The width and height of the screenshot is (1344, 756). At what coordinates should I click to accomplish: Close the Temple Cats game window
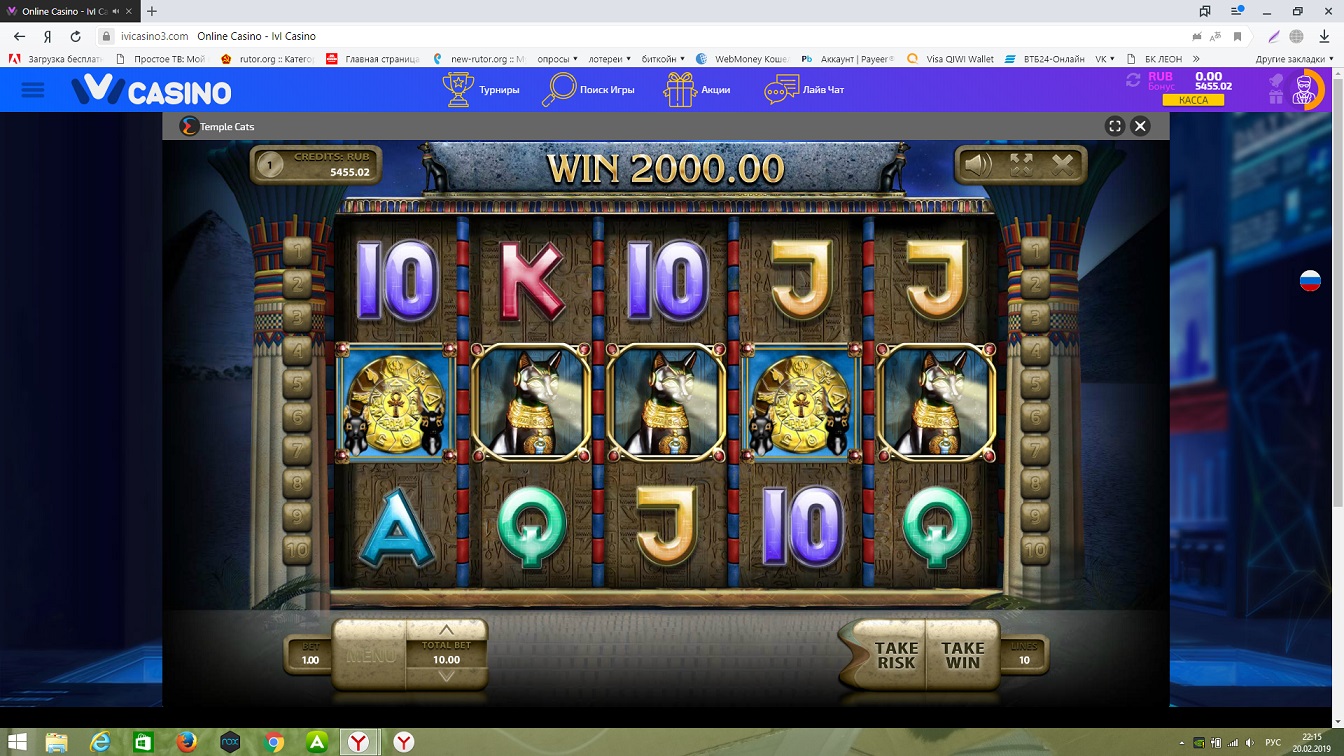[1140, 126]
